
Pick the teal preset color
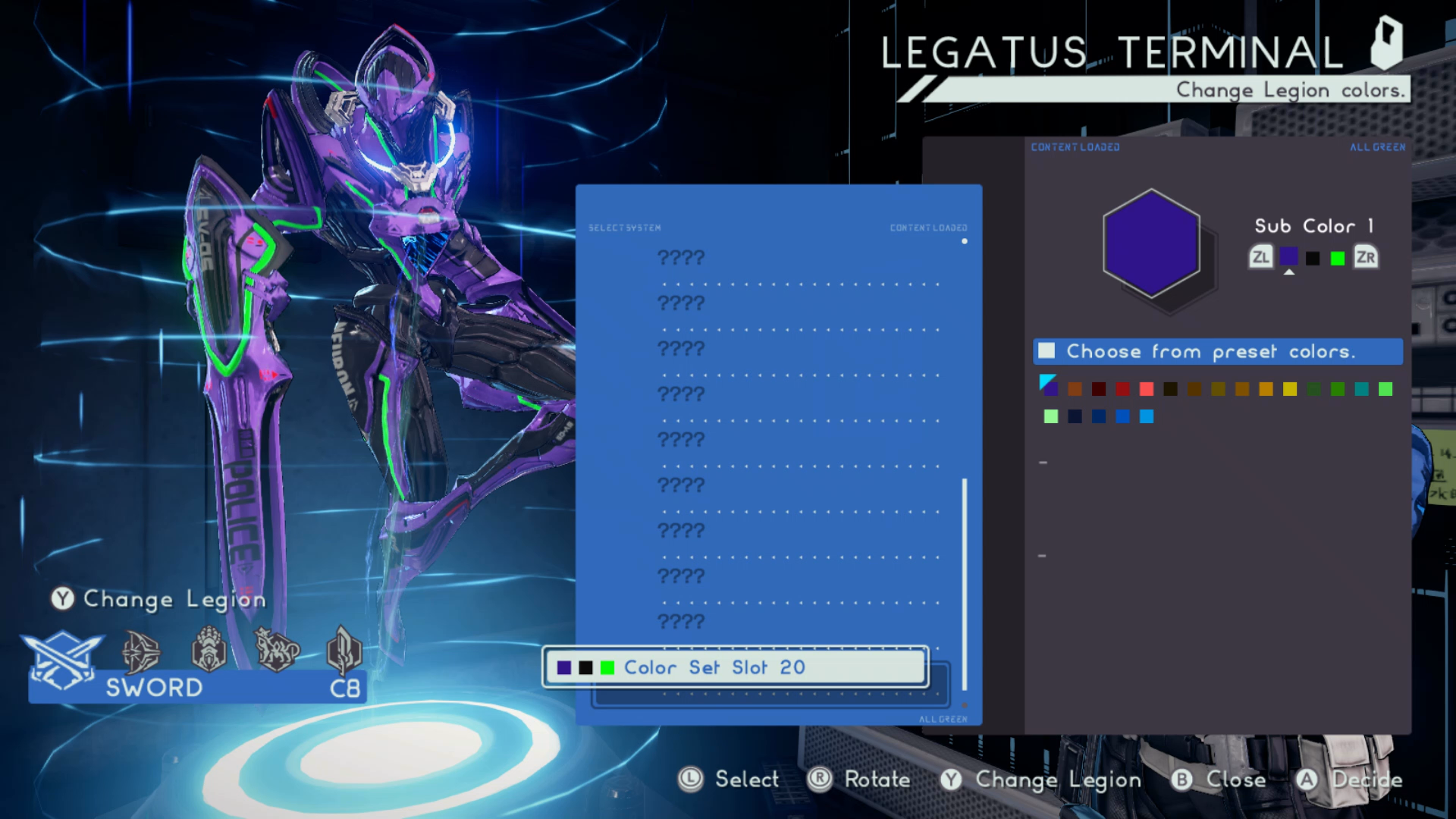click(x=1362, y=390)
